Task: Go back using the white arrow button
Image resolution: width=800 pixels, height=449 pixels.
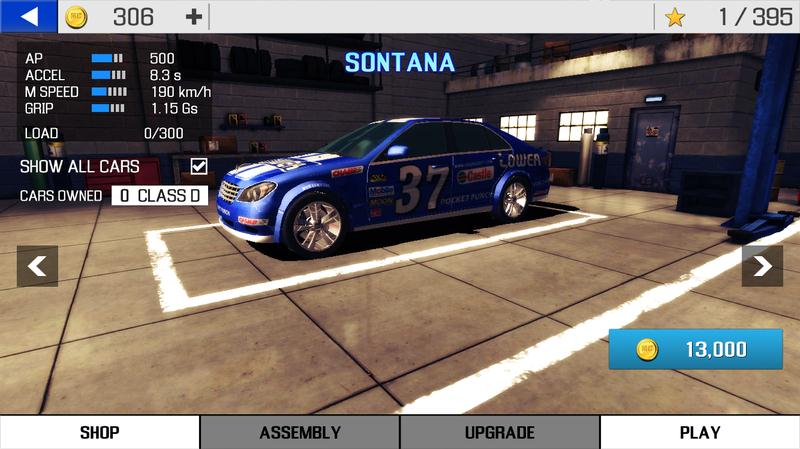Action: click(x=29, y=16)
